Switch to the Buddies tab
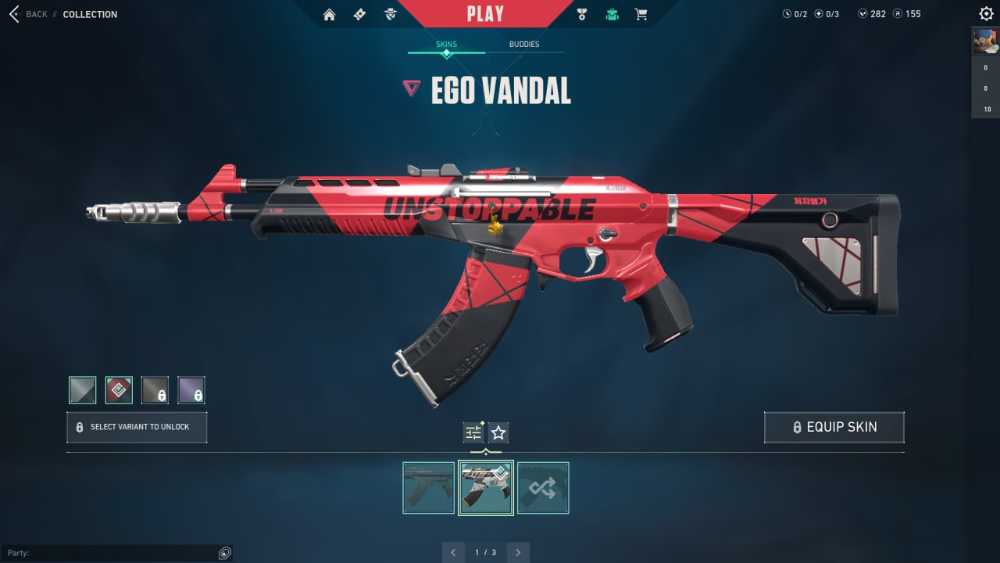Viewport: 1000px width, 563px height. [x=524, y=44]
